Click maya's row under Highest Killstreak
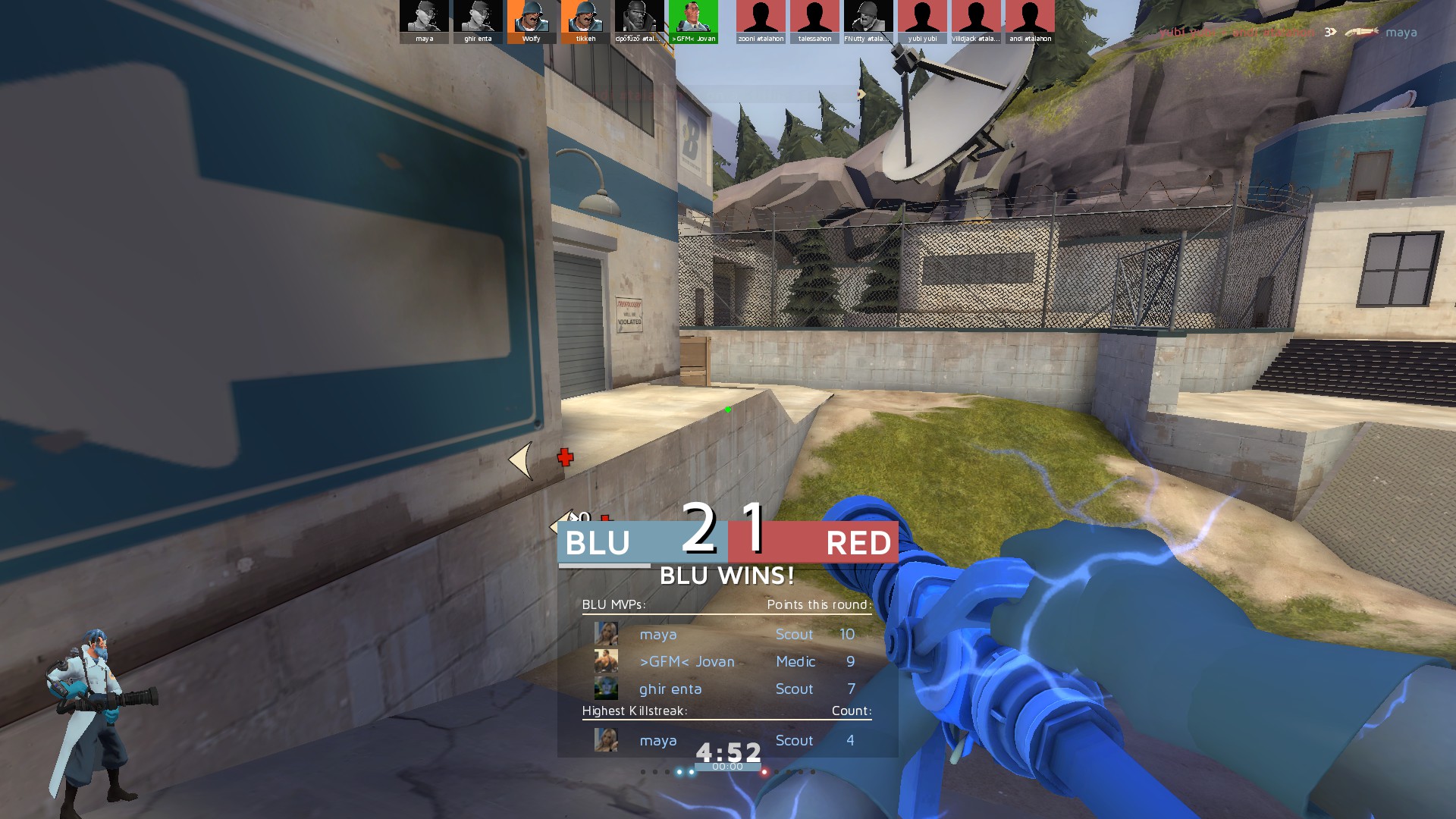 [726, 740]
